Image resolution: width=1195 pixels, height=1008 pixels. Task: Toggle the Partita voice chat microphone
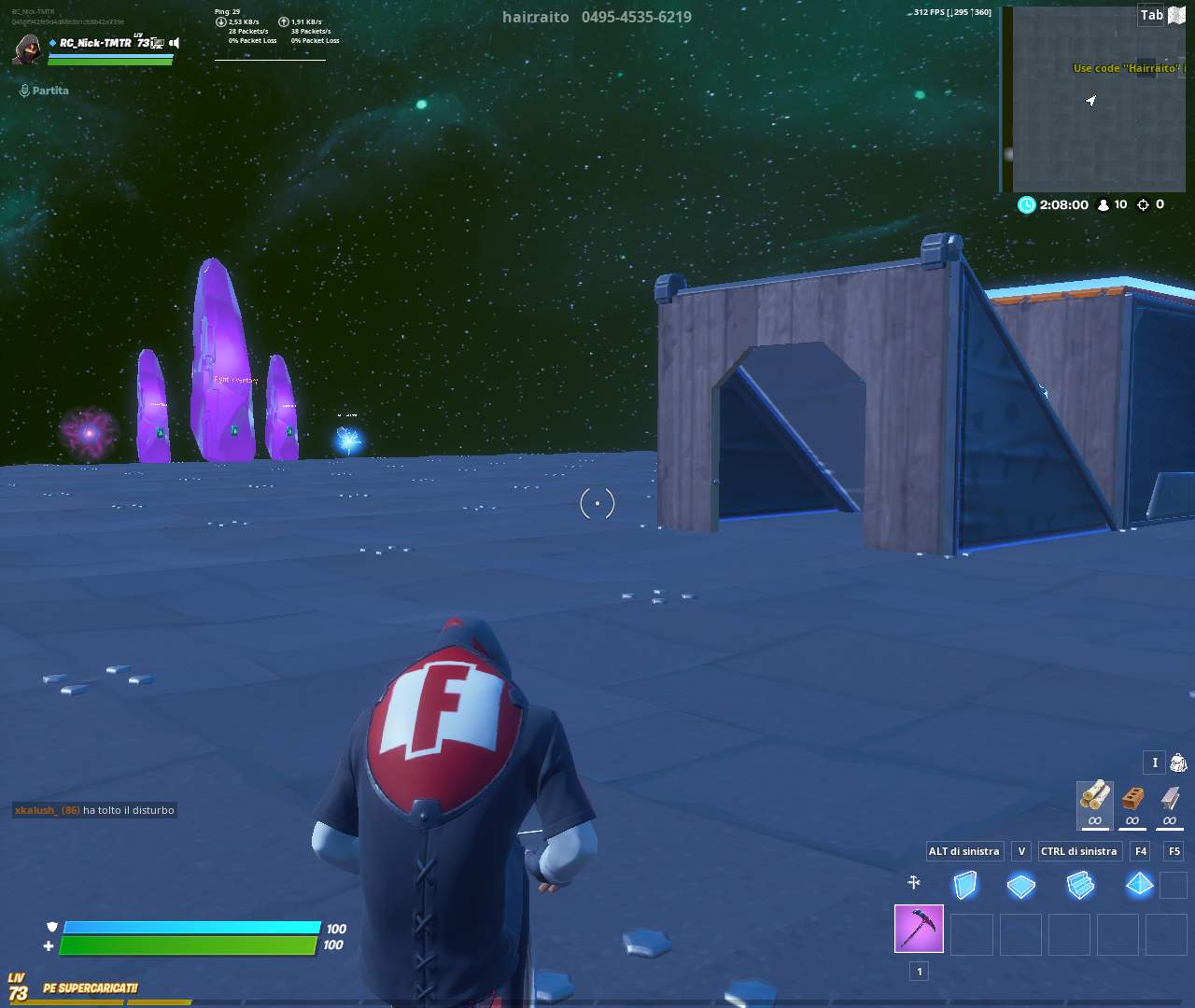coord(23,90)
